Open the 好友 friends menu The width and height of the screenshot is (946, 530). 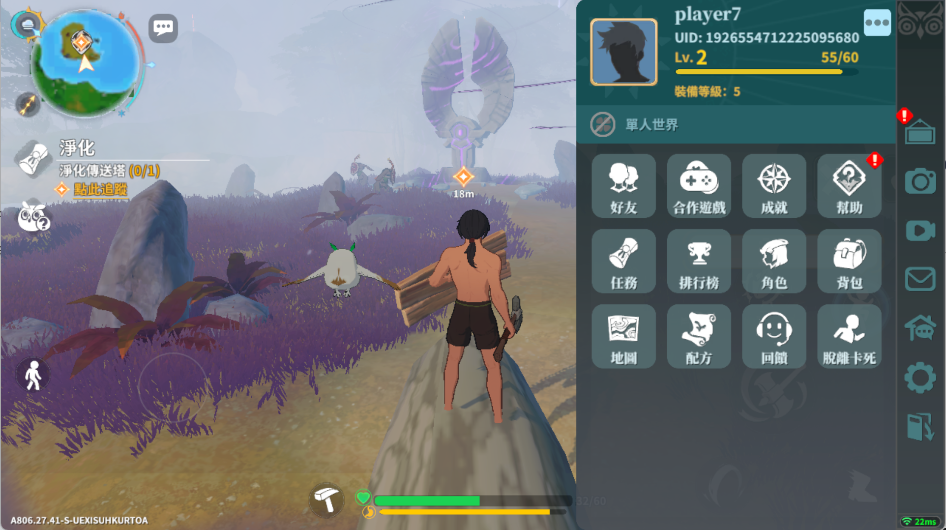click(x=624, y=186)
